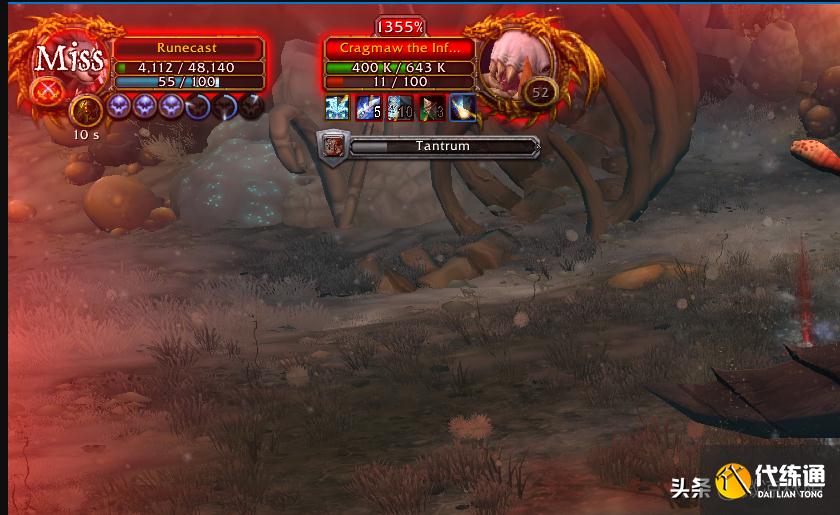Click the player buff showing 10 s
The width and height of the screenshot is (840, 515).
point(85,106)
